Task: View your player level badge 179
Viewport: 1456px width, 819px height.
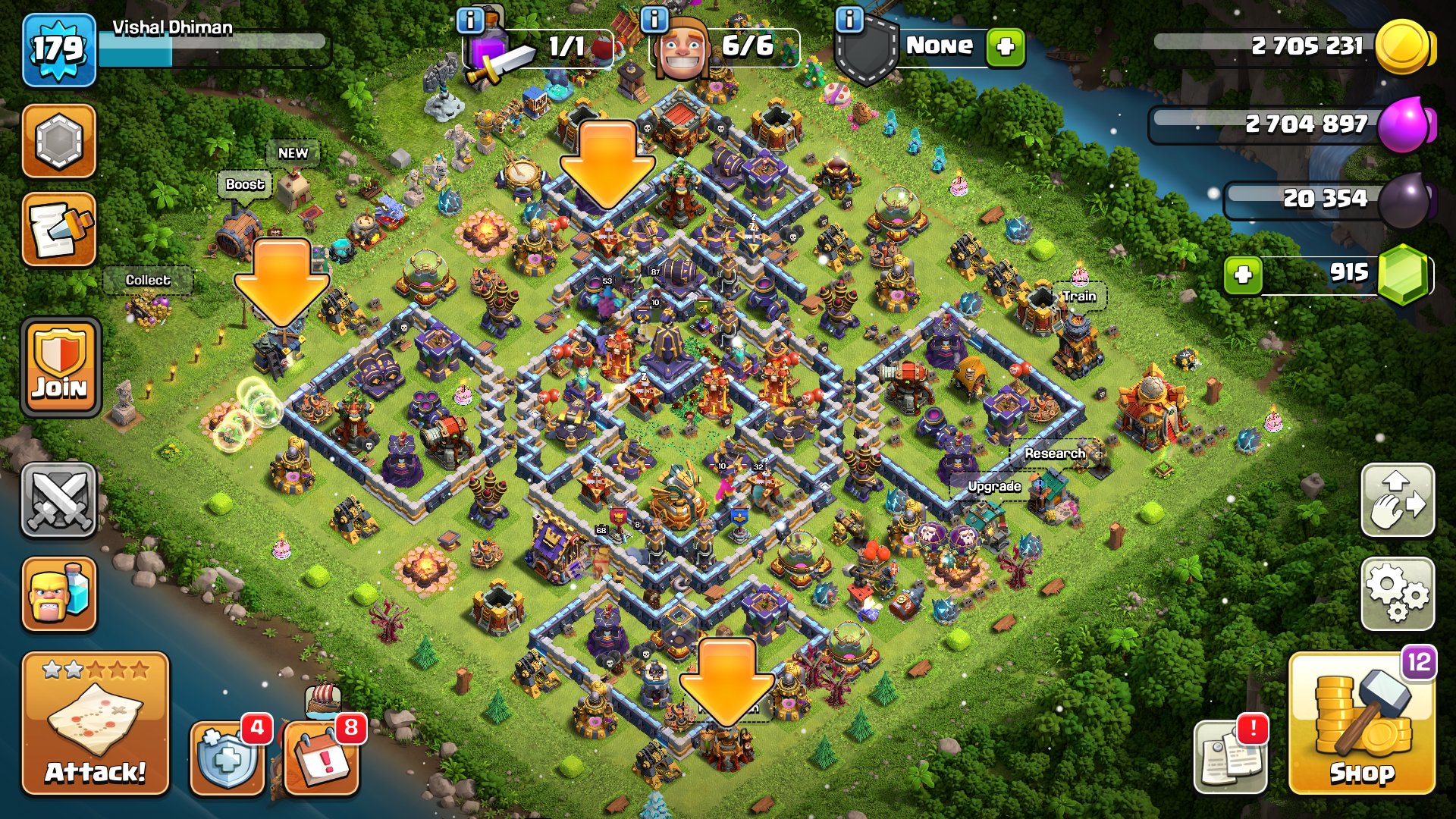Action: pos(58,49)
